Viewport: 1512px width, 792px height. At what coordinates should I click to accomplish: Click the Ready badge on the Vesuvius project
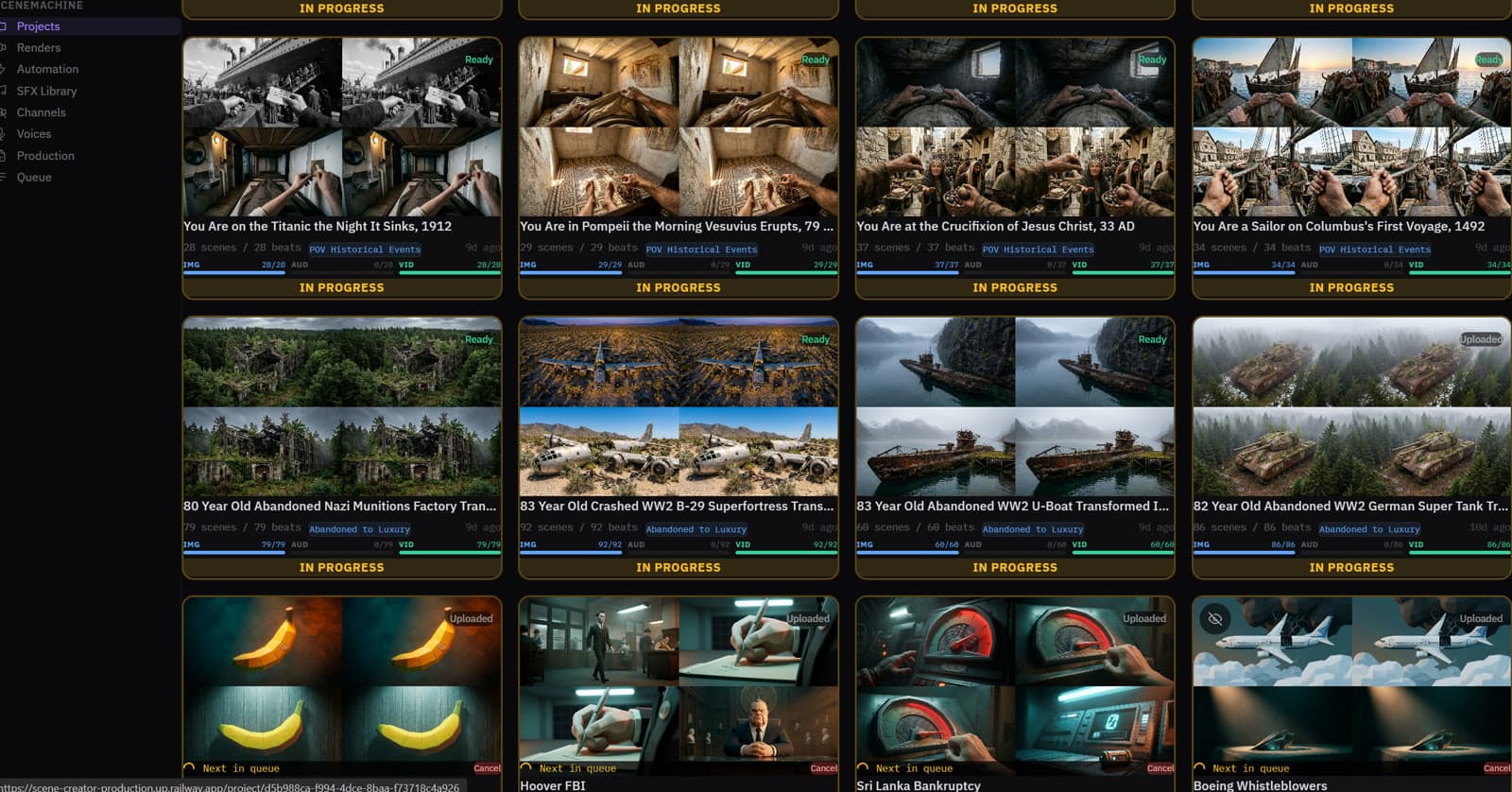[814, 60]
